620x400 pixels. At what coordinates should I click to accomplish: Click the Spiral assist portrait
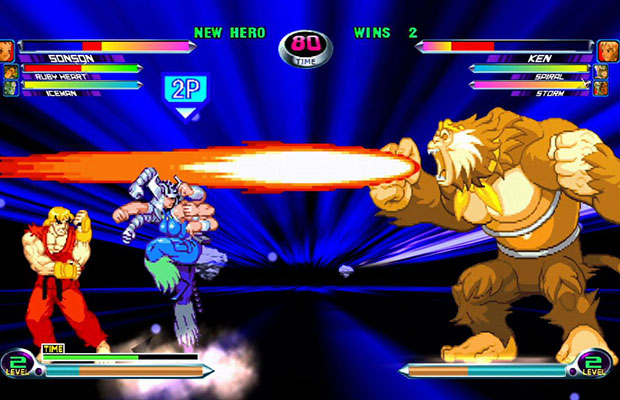pos(600,72)
